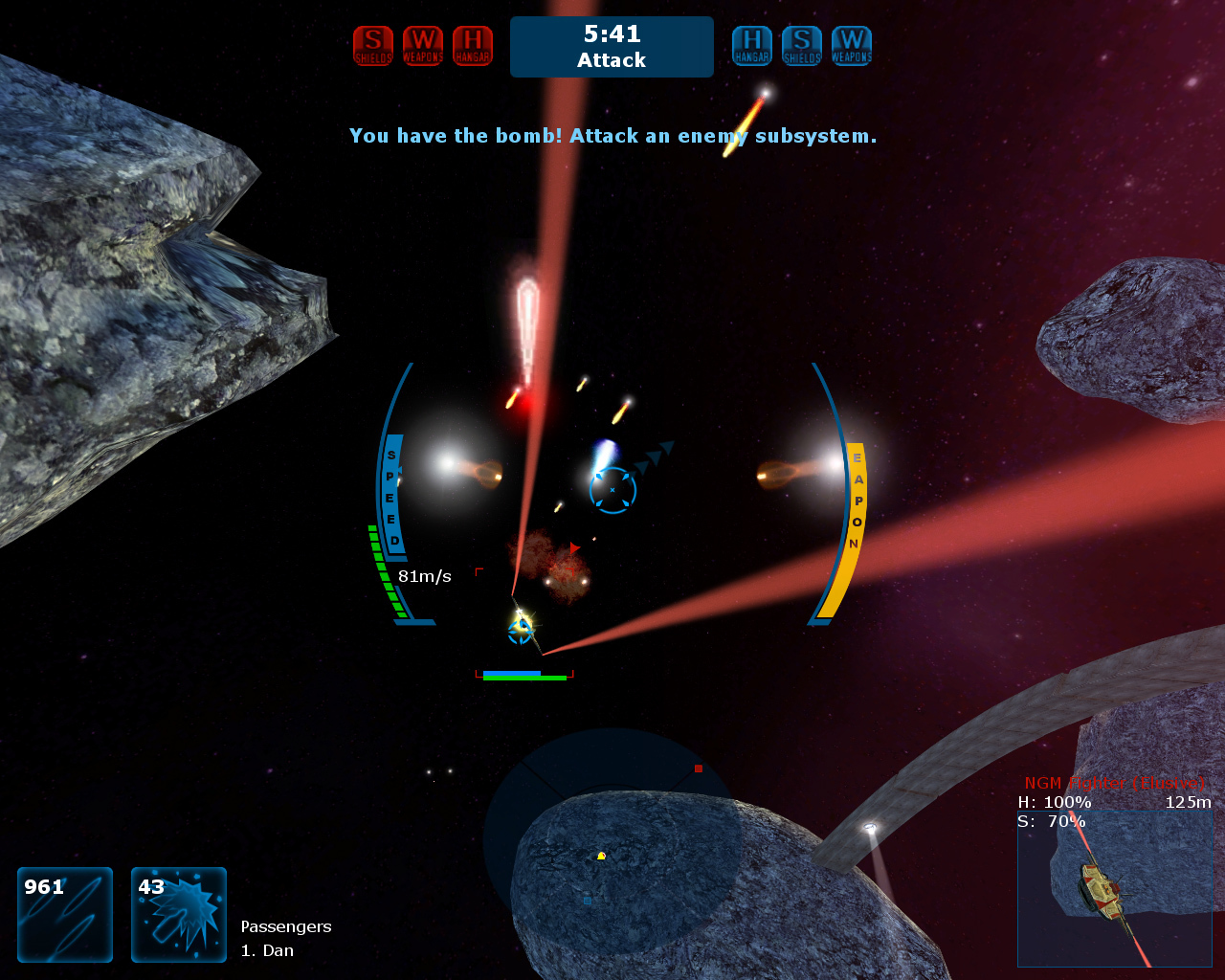Screen dimensions: 1225x980
Task: Select the blue Weapons subsystem icon
Action: [x=852, y=46]
